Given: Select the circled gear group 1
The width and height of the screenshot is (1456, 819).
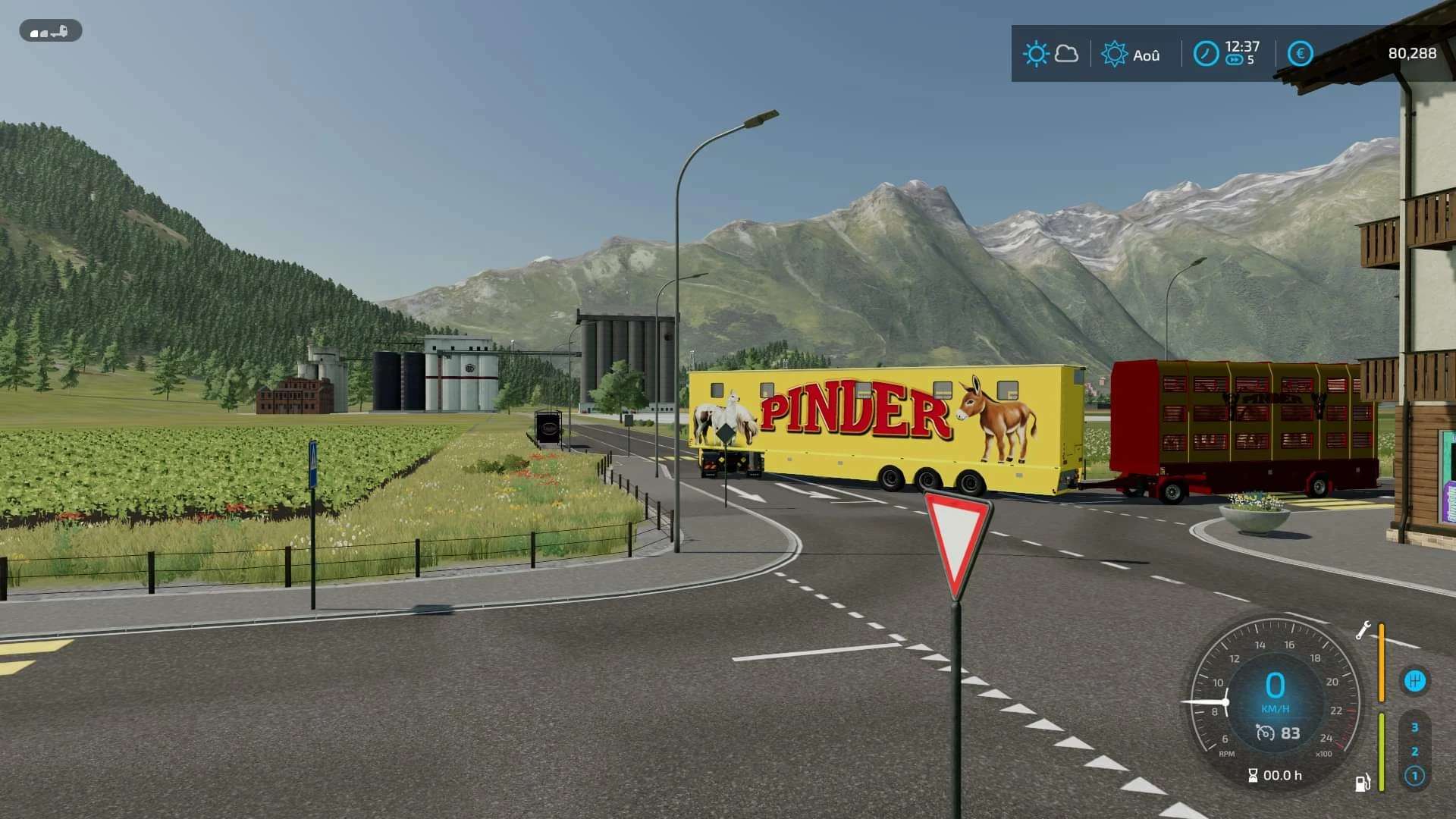Looking at the screenshot, I should [1414, 776].
